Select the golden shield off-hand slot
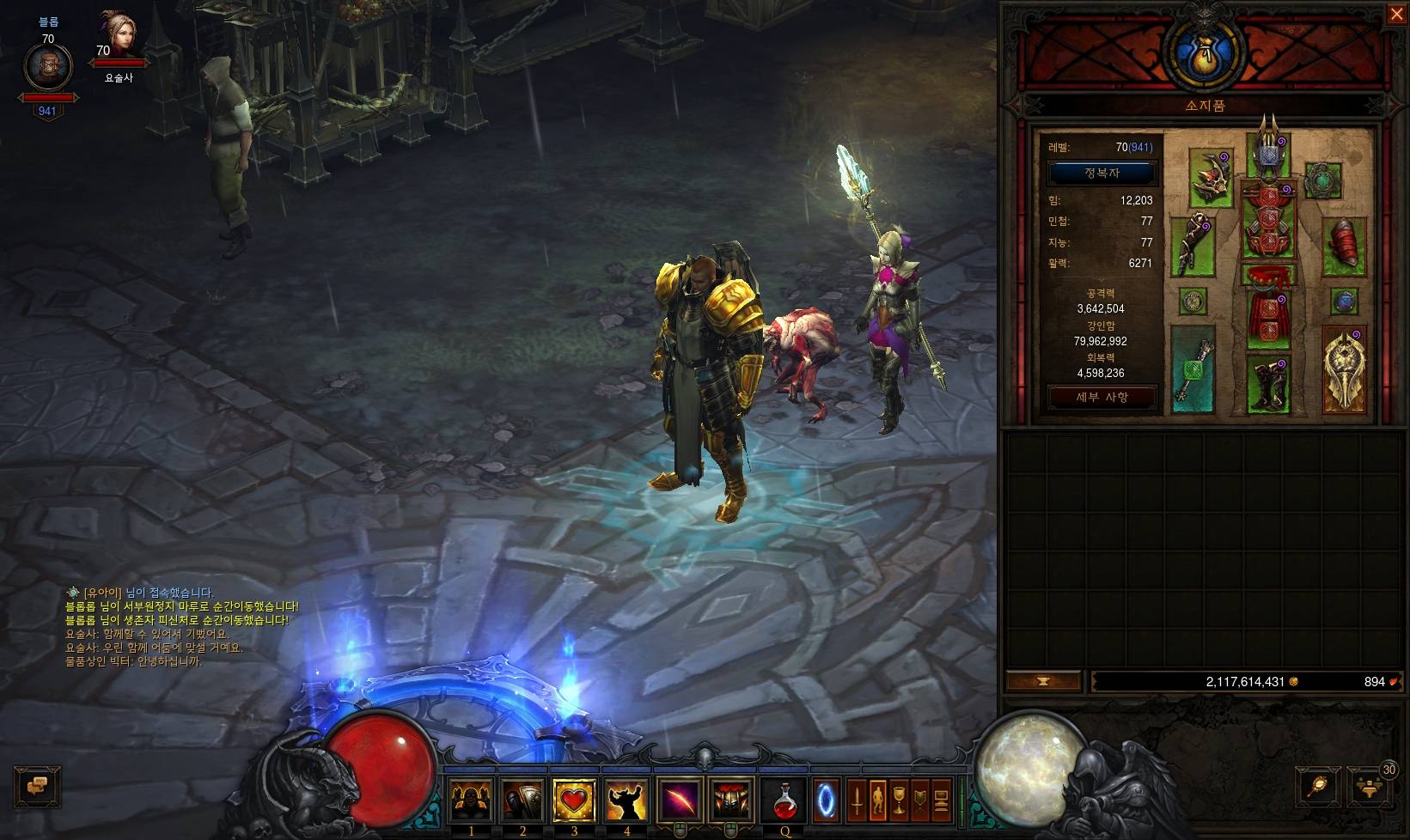The image size is (1410, 840). pyautogui.click(x=1345, y=369)
